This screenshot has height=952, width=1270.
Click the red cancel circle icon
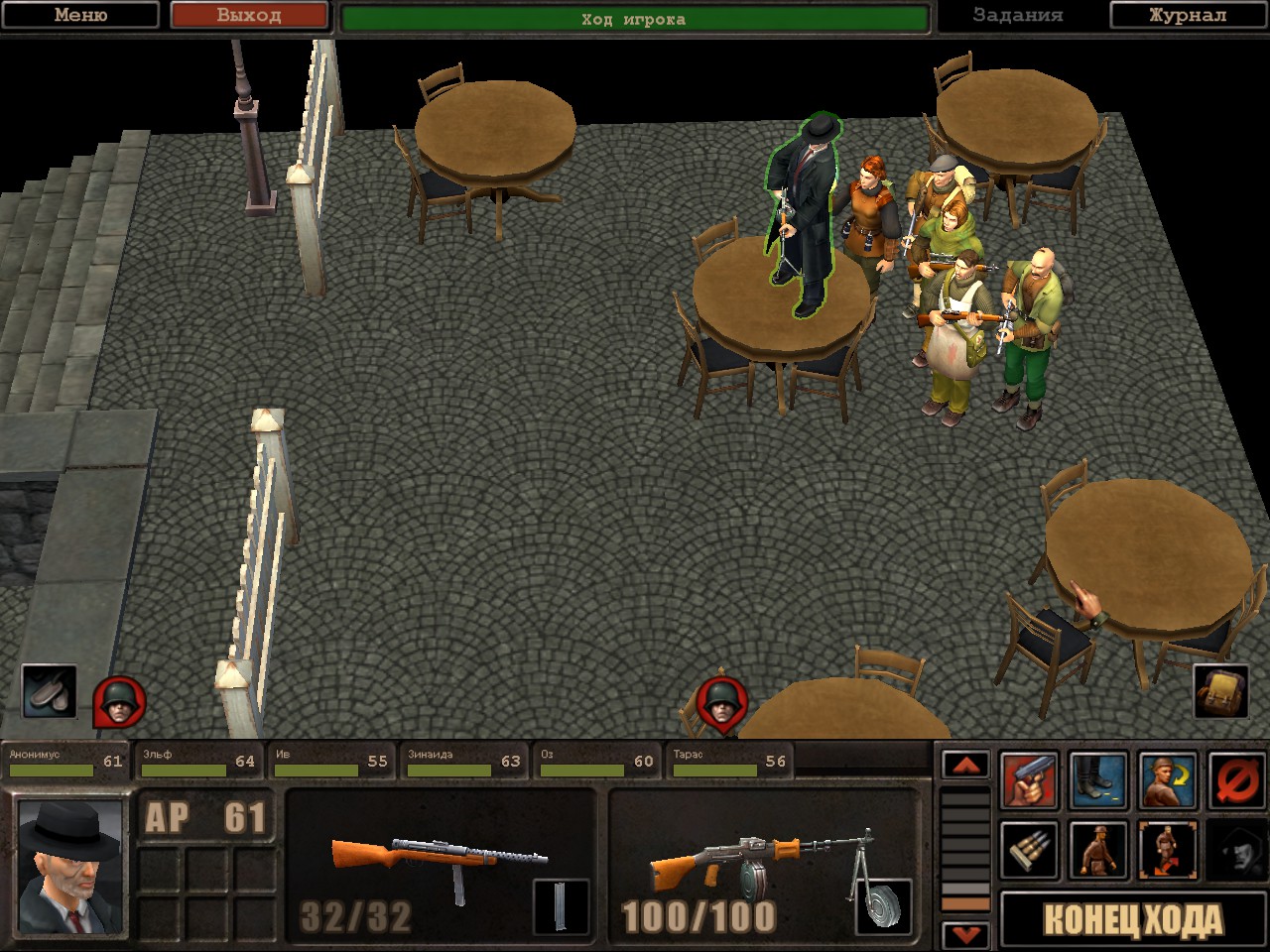pyautogui.click(x=1237, y=780)
